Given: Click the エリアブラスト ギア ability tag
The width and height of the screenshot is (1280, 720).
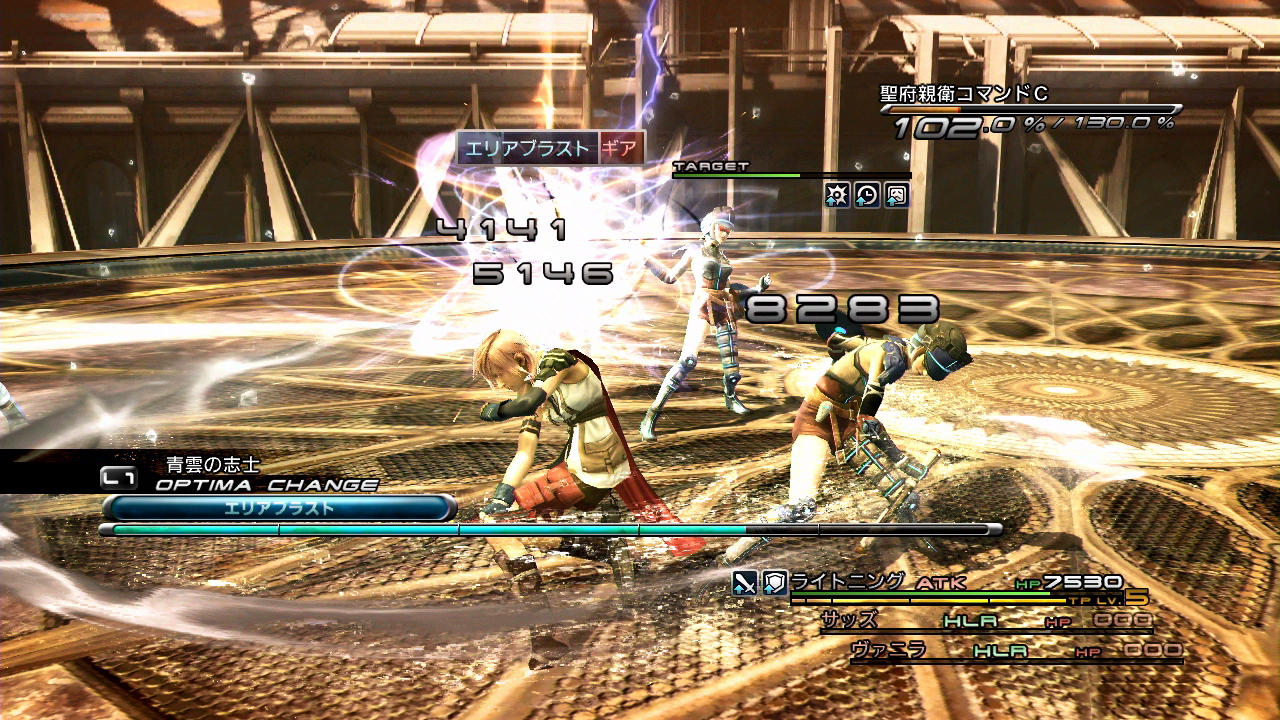Looking at the screenshot, I should click(550, 148).
